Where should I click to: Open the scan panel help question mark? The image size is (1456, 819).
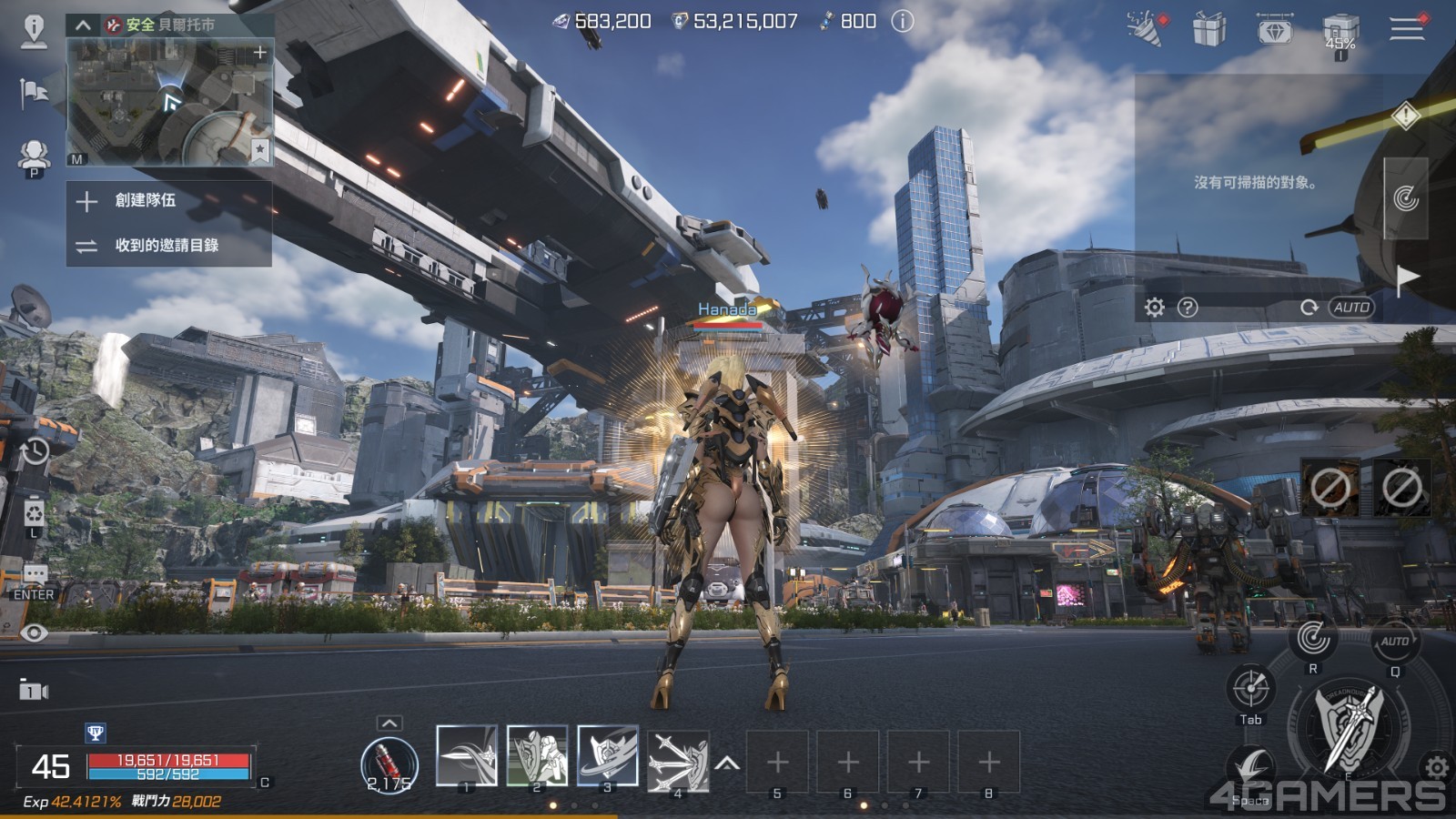1188,308
